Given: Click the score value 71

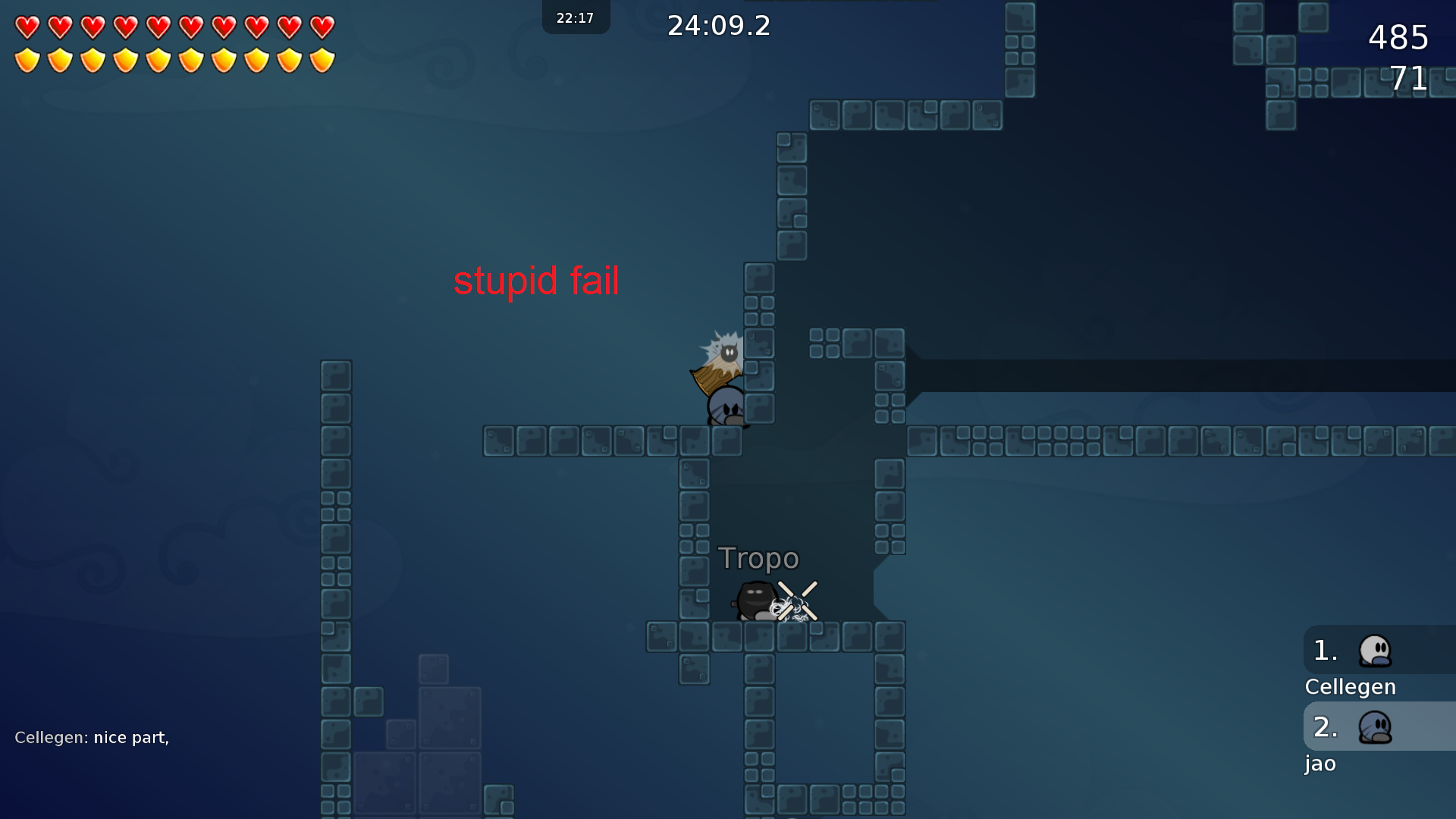Looking at the screenshot, I should (x=1410, y=78).
